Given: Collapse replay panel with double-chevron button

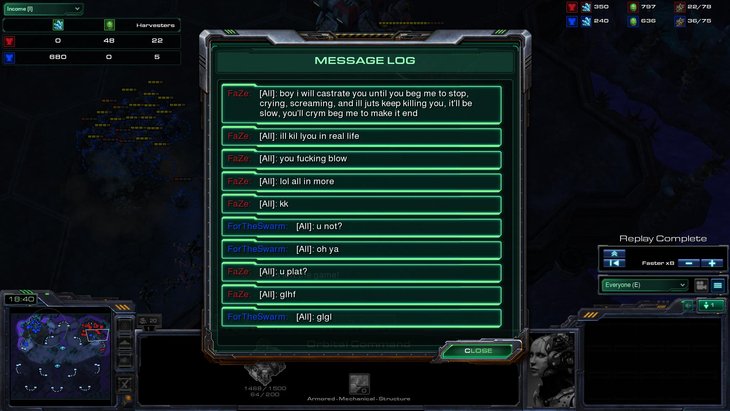Looking at the screenshot, I should (x=616, y=252).
